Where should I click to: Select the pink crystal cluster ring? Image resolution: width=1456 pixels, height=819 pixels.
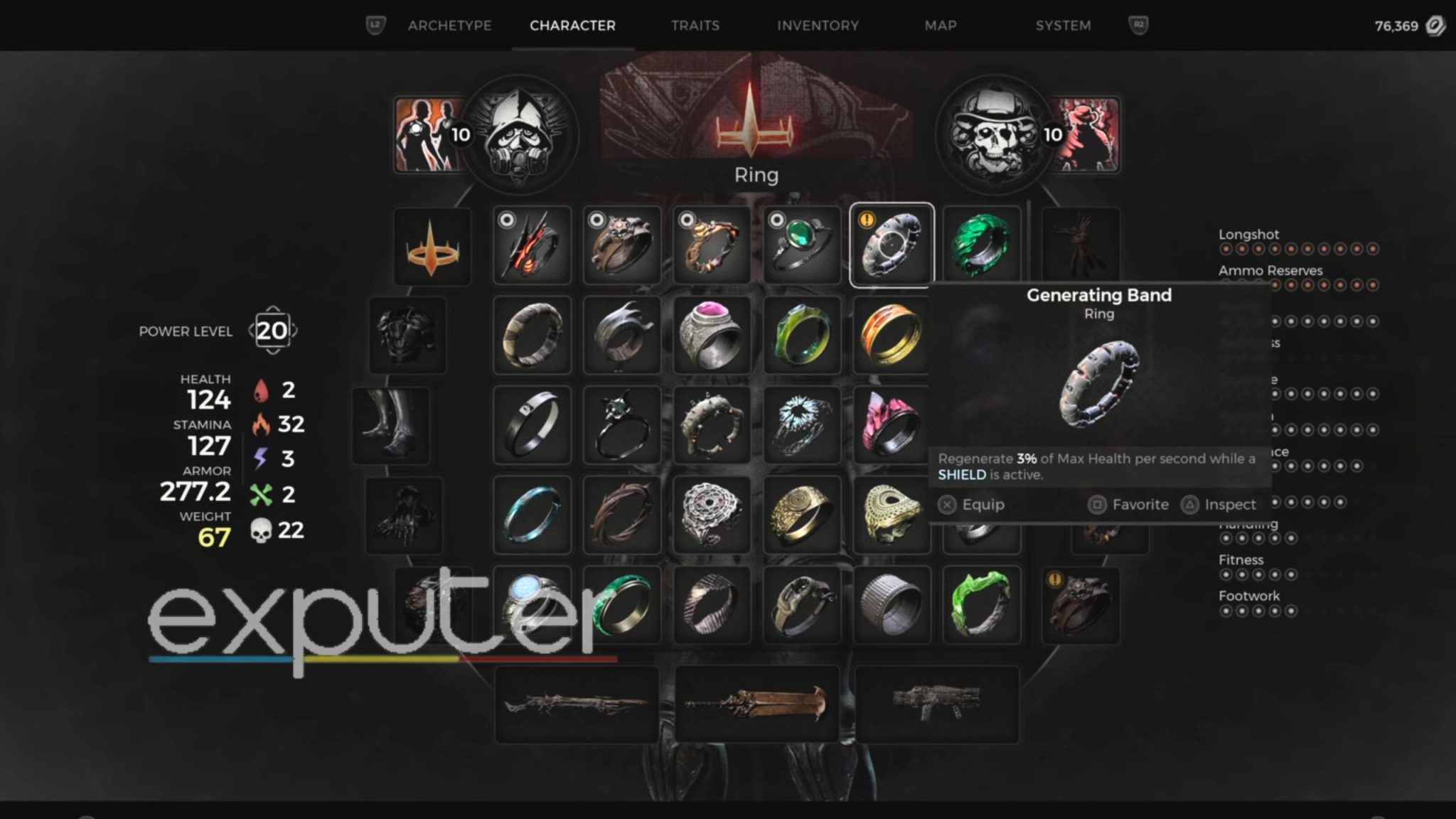892,424
